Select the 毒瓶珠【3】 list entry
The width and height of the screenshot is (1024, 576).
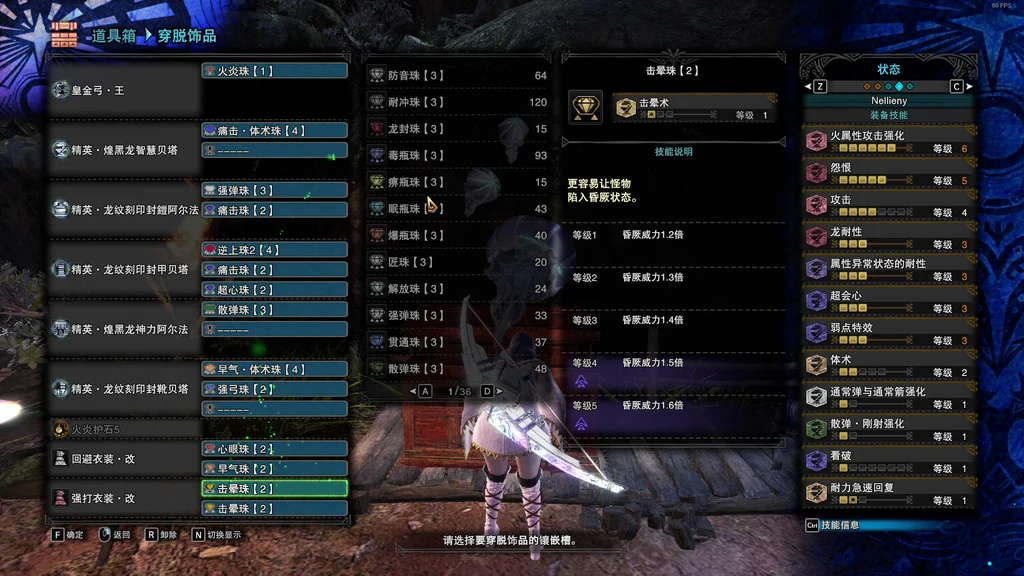(457, 155)
